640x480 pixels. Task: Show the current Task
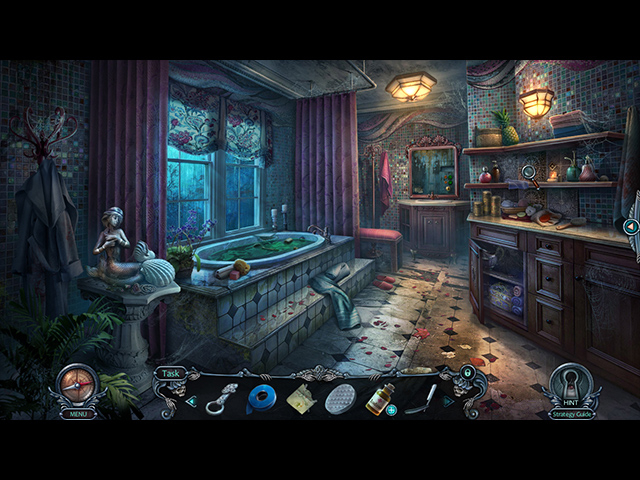tap(169, 373)
